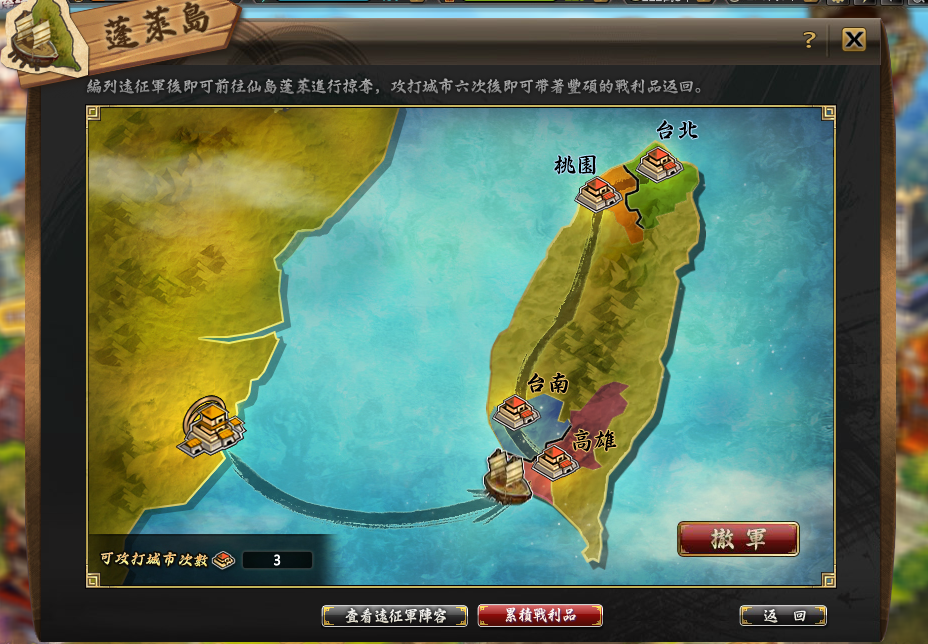Click the expedition ship marker

tap(504, 477)
